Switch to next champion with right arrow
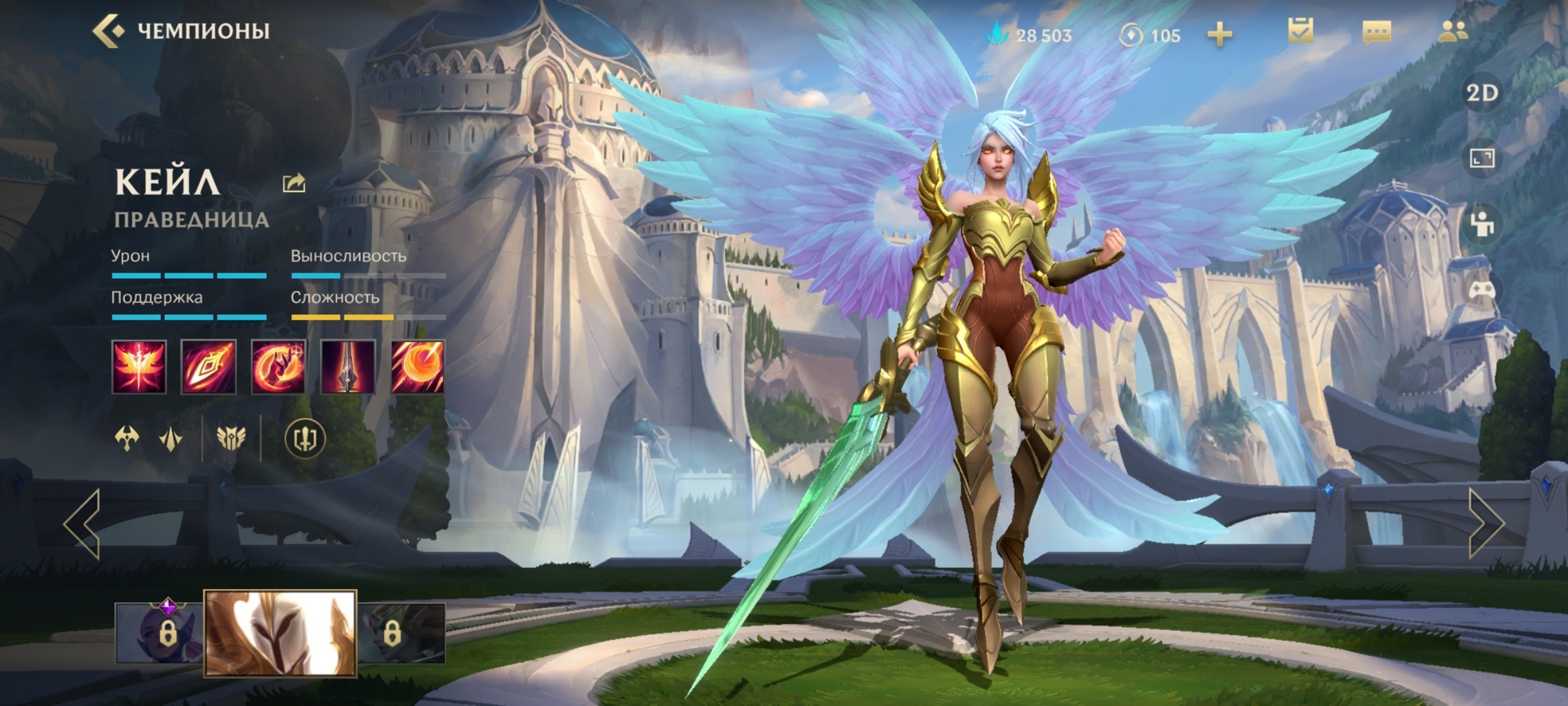The width and height of the screenshot is (1568, 706). [x=1485, y=524]
